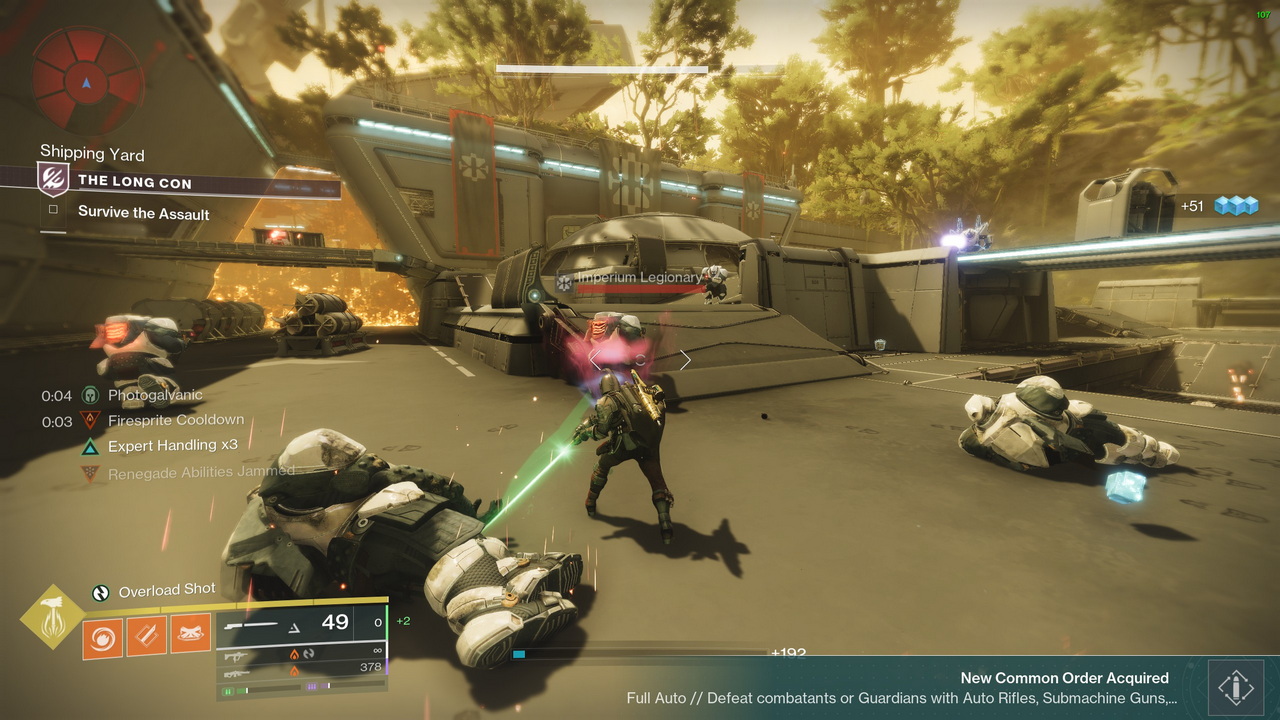Open the New Common Order Acquired notification
Screen dimensions: 1280x720
[900, 688]
